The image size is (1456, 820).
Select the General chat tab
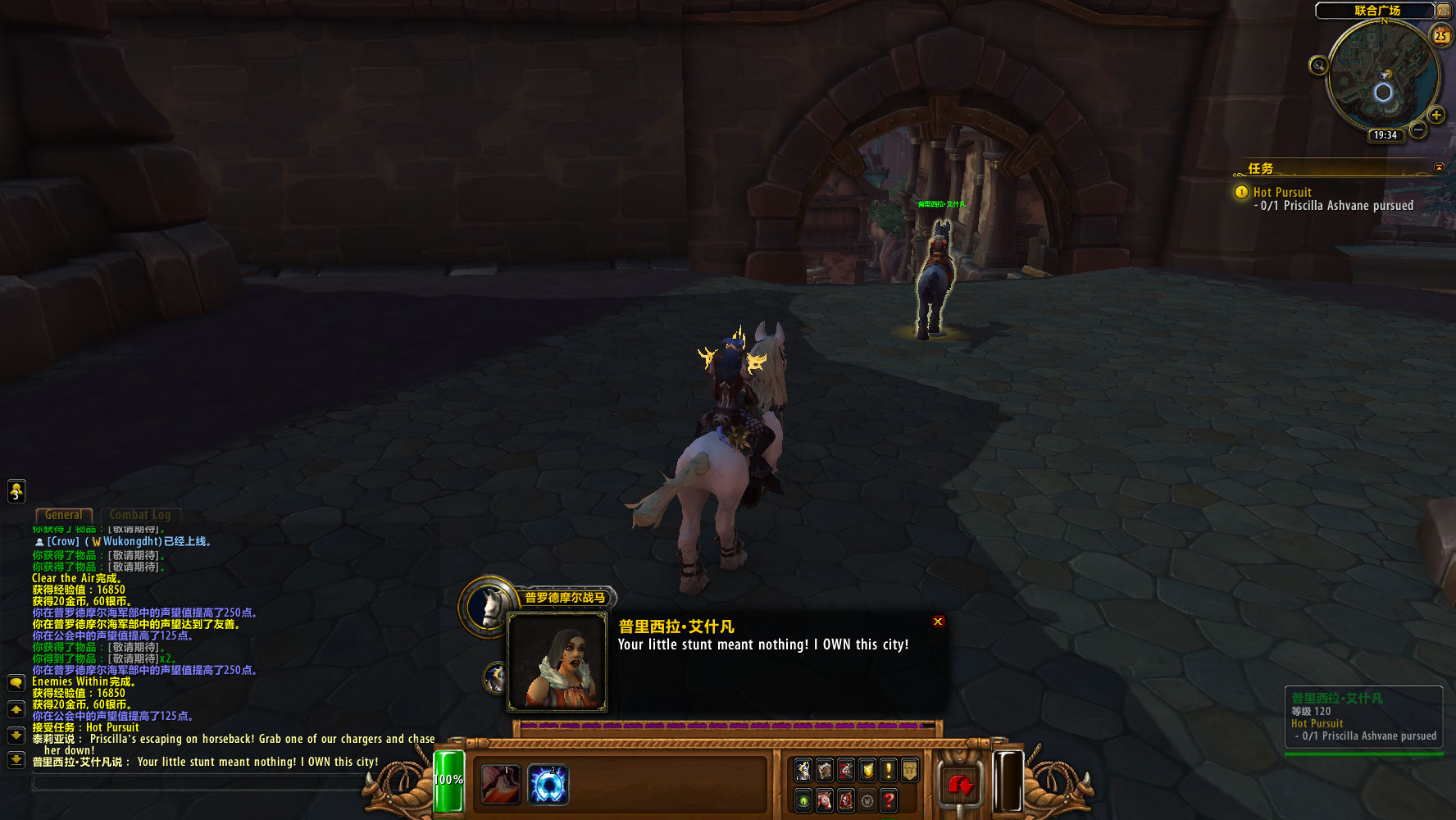point(63,515)
